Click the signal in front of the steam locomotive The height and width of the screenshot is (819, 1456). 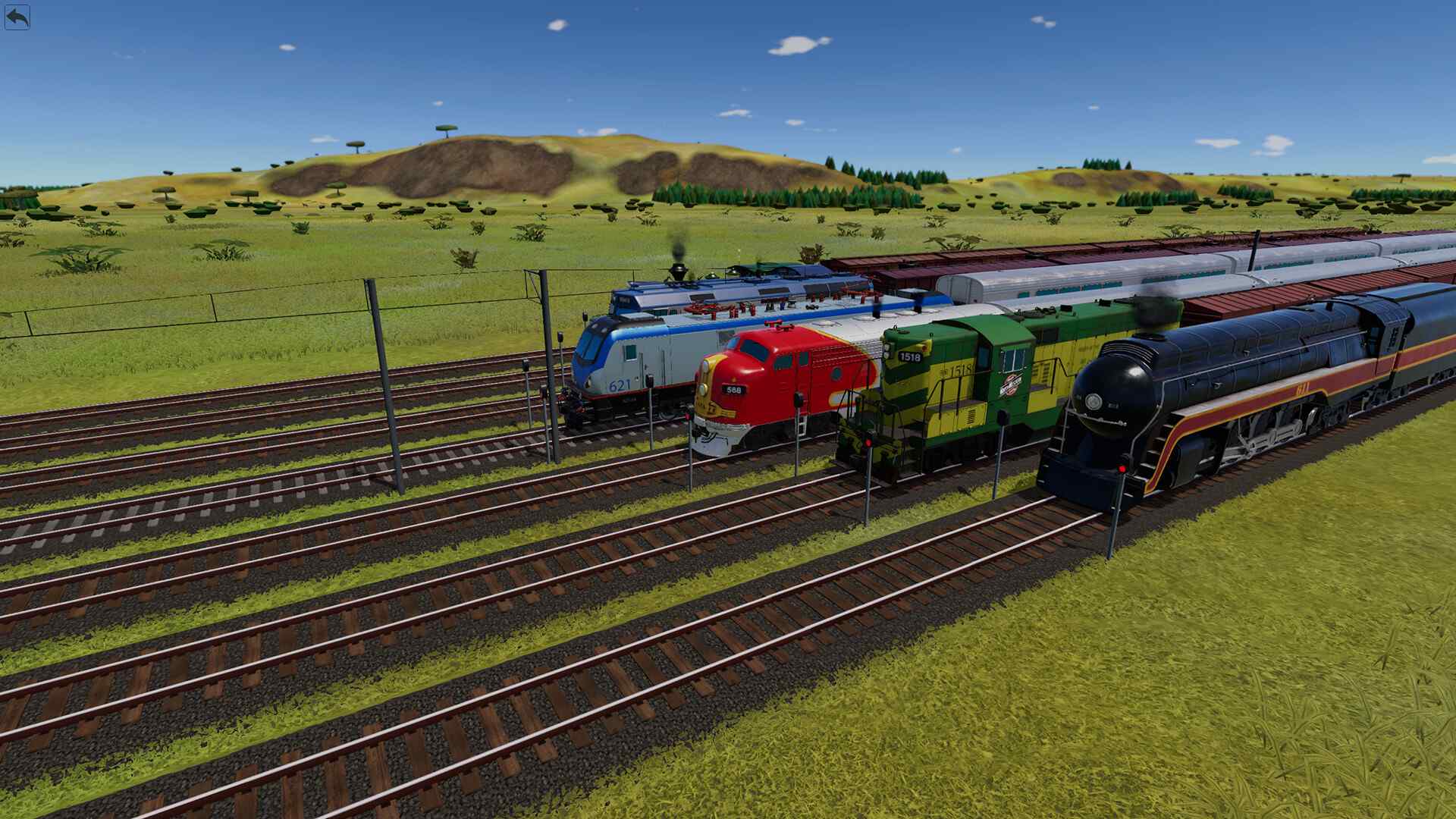(x=1122, y=469)
